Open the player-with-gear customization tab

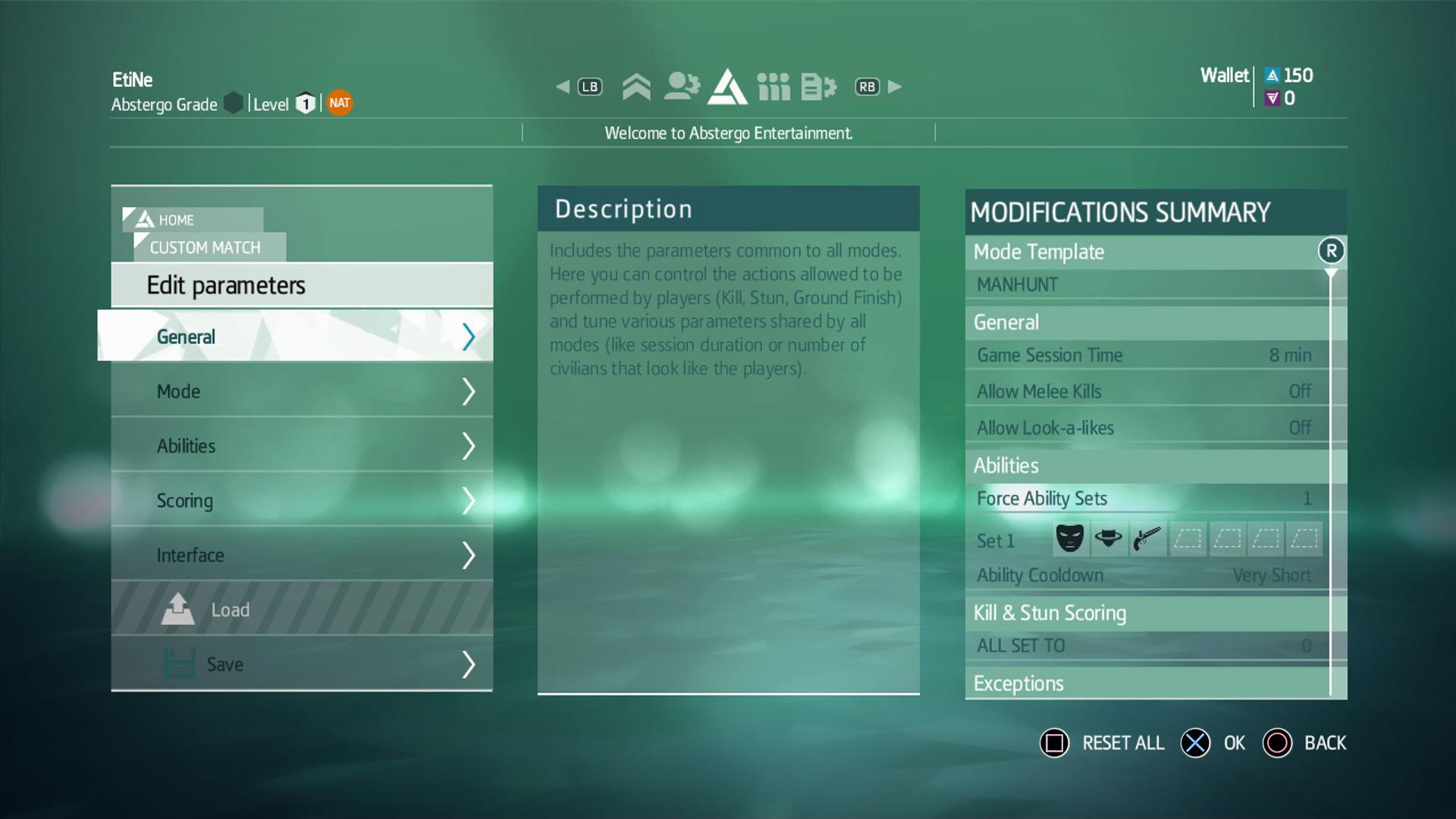tap(681, 86)
